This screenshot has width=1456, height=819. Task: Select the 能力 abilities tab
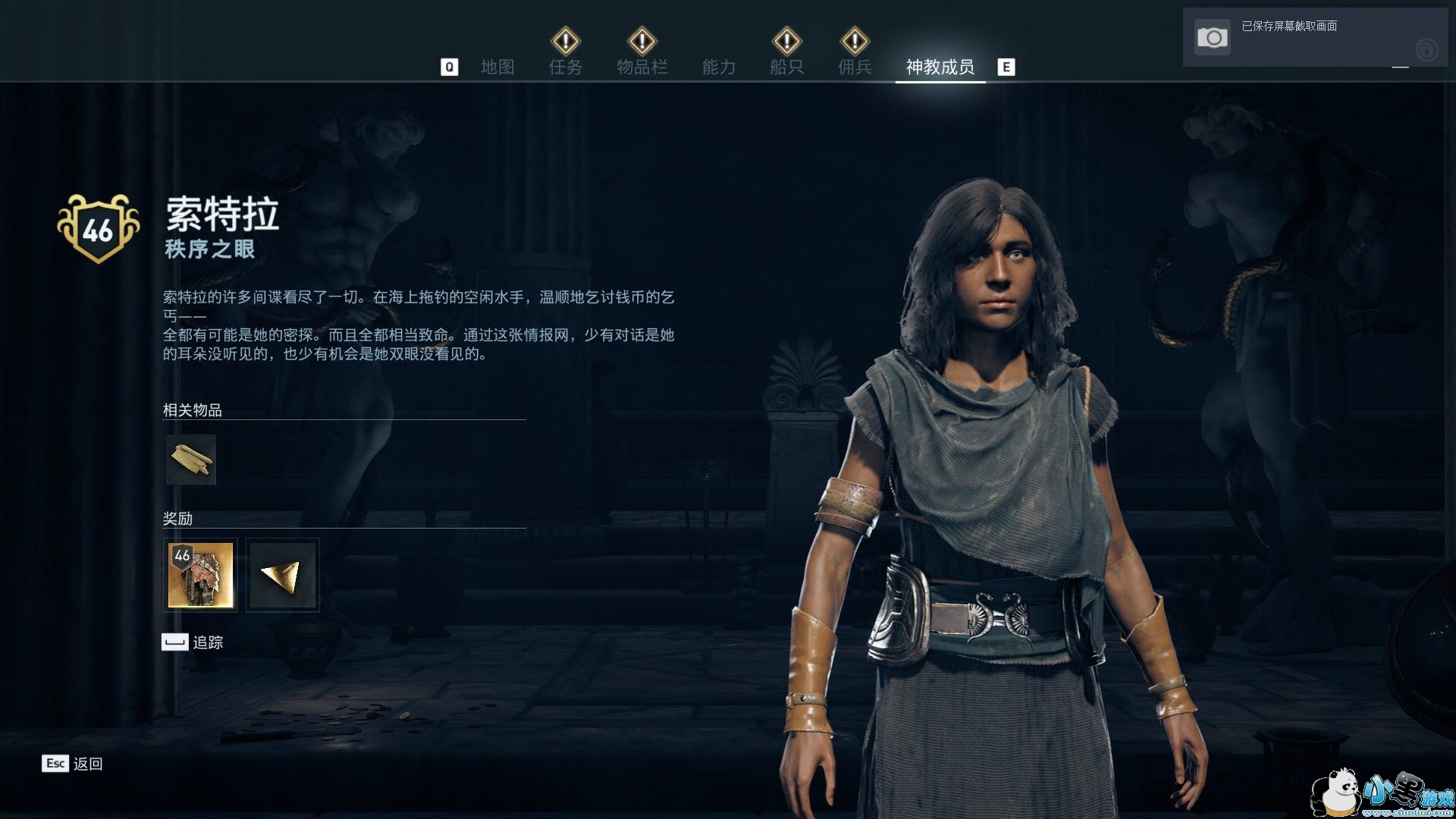(718, 67)
